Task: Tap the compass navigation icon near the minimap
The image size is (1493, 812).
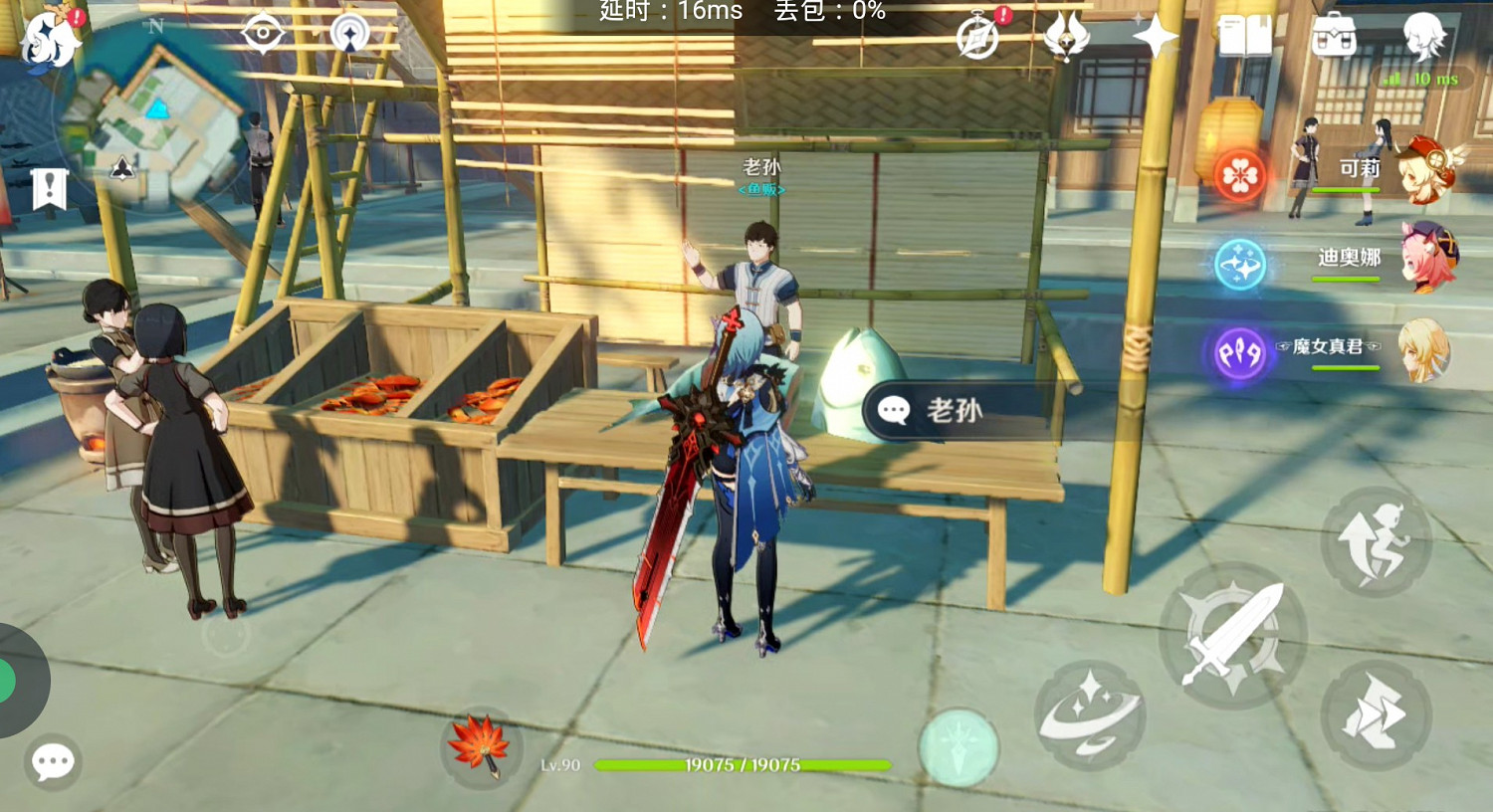Action: [x=348, y=33]
